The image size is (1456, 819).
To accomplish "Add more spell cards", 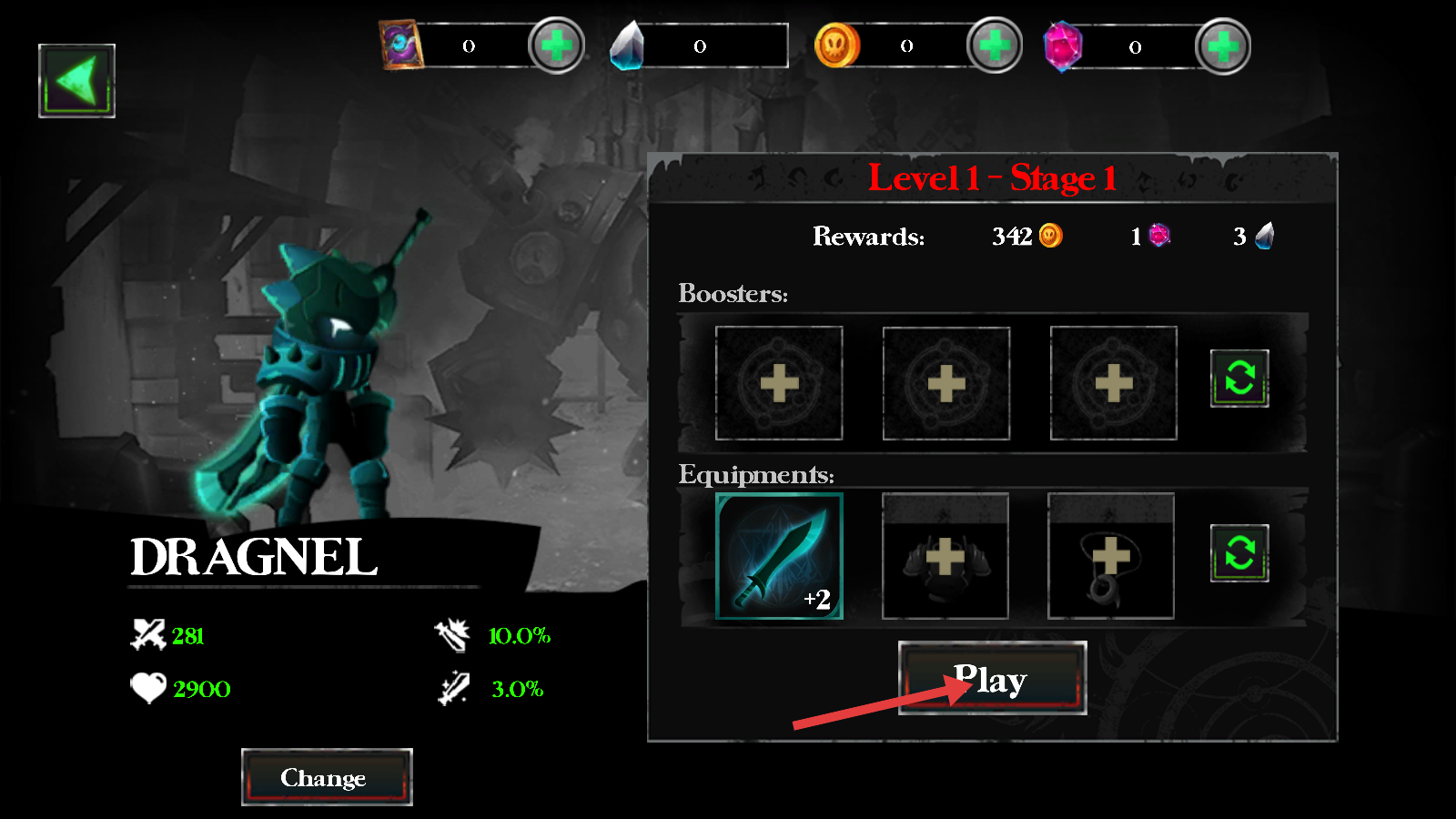I will pyautogui.click(x=556, y=45).
